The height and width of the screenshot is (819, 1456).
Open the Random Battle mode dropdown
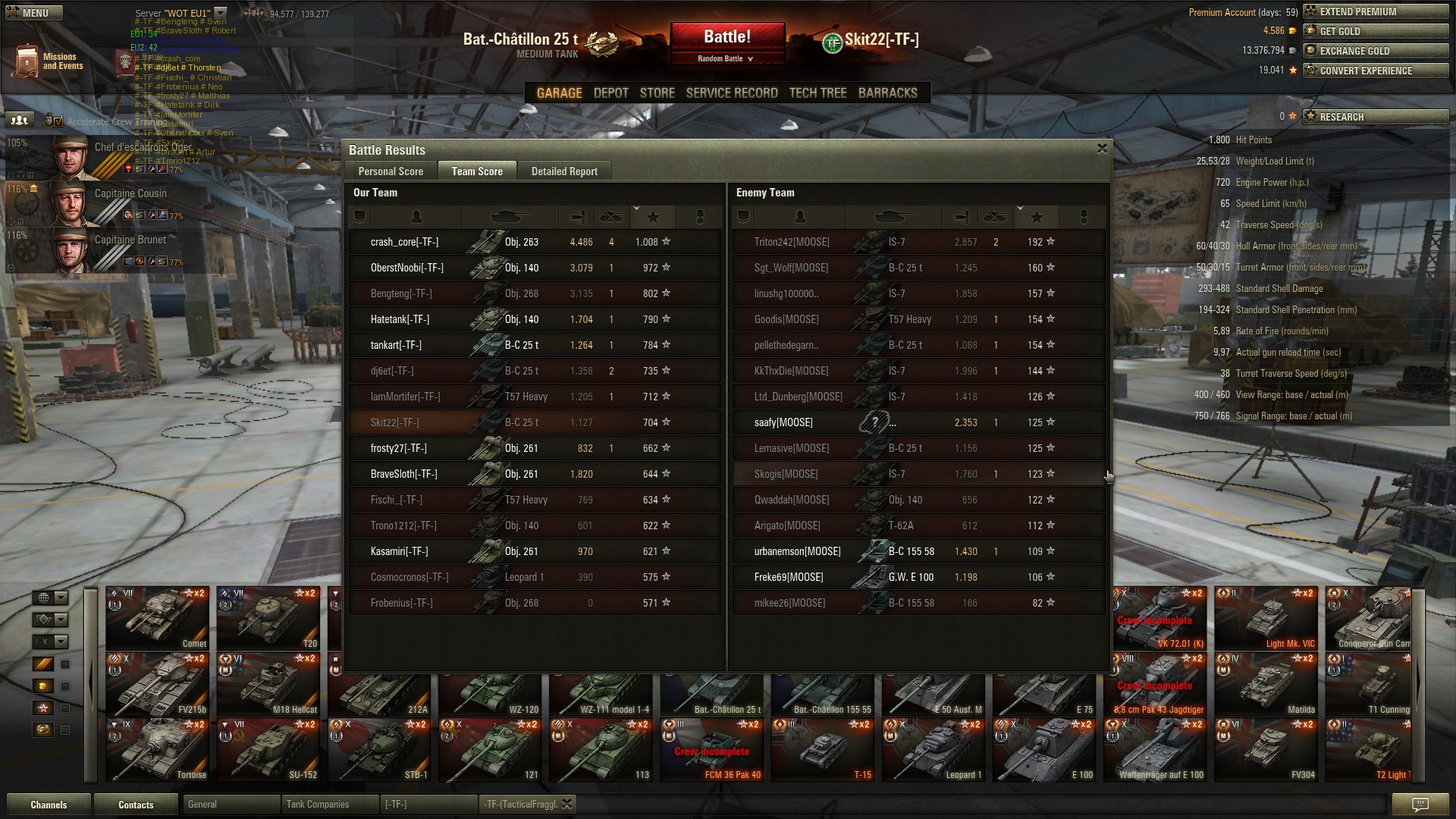click(726, 58)
